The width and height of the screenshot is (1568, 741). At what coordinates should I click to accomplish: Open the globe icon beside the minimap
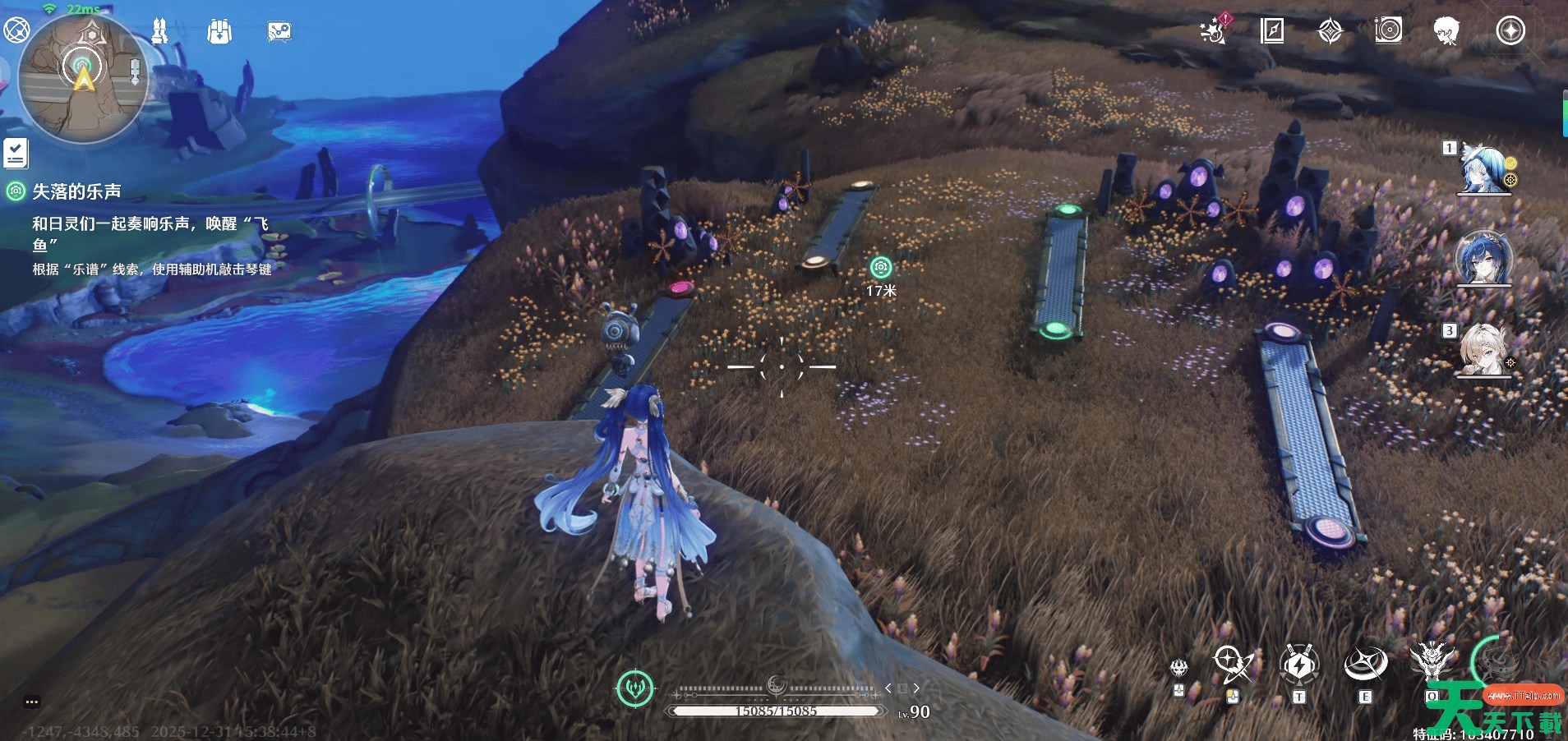click(x=16, y=30)
